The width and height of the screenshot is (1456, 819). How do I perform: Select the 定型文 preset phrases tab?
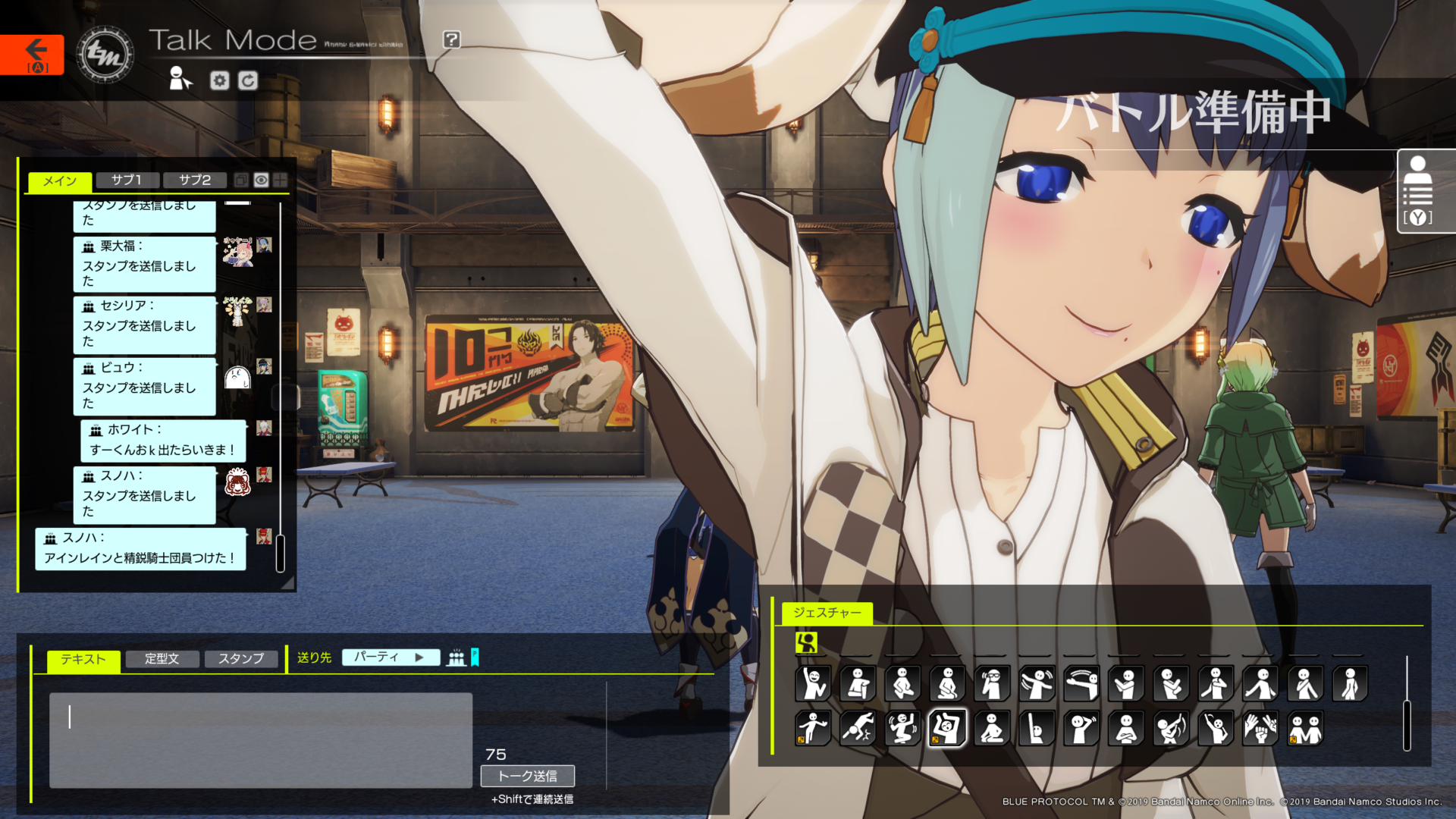(x=162, y=658)
